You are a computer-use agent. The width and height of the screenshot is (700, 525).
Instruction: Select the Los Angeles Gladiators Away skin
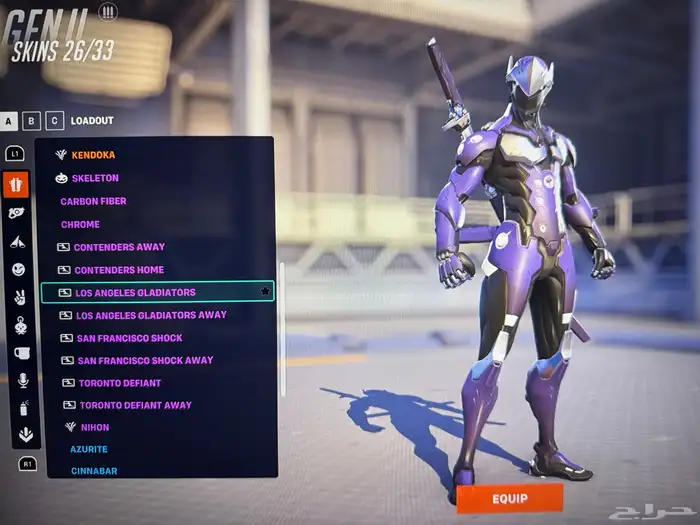(151, 315)
